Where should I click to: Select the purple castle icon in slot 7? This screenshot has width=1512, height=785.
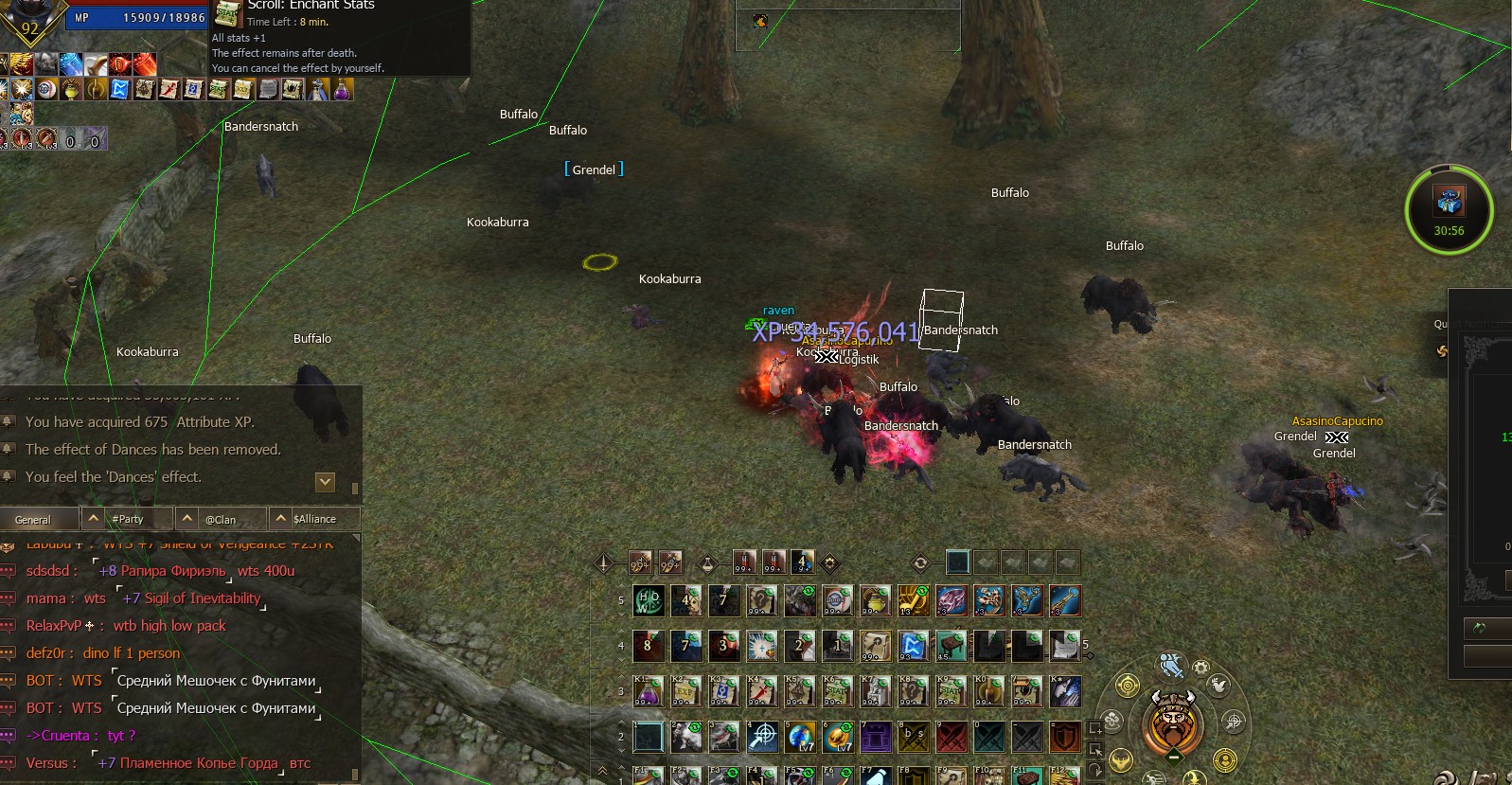pos(876,737)
